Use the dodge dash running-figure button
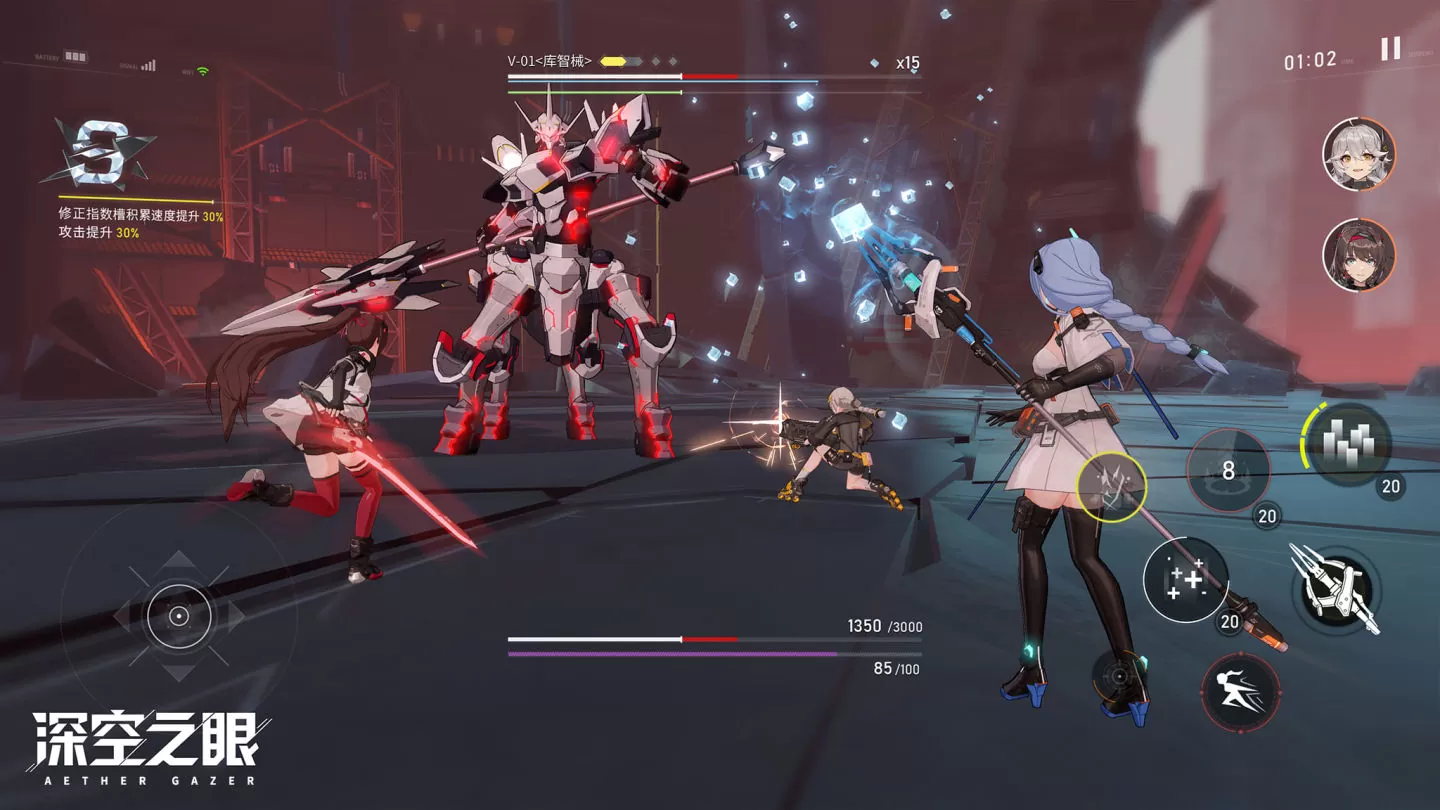The width and height of the screenshot is (1440, 810). pos(1240,691)
